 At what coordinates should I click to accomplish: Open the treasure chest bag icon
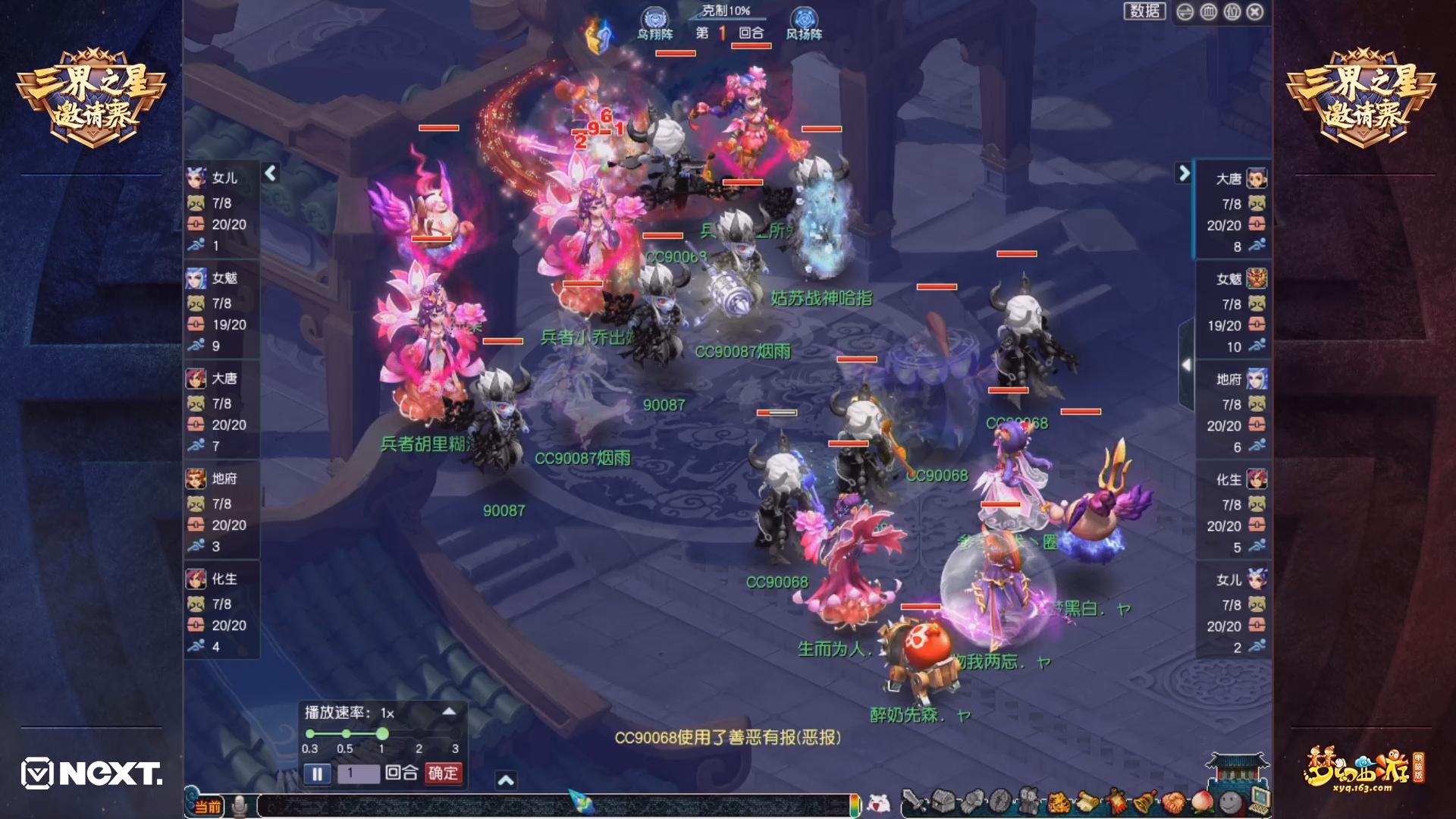click(x=944, y=801)
